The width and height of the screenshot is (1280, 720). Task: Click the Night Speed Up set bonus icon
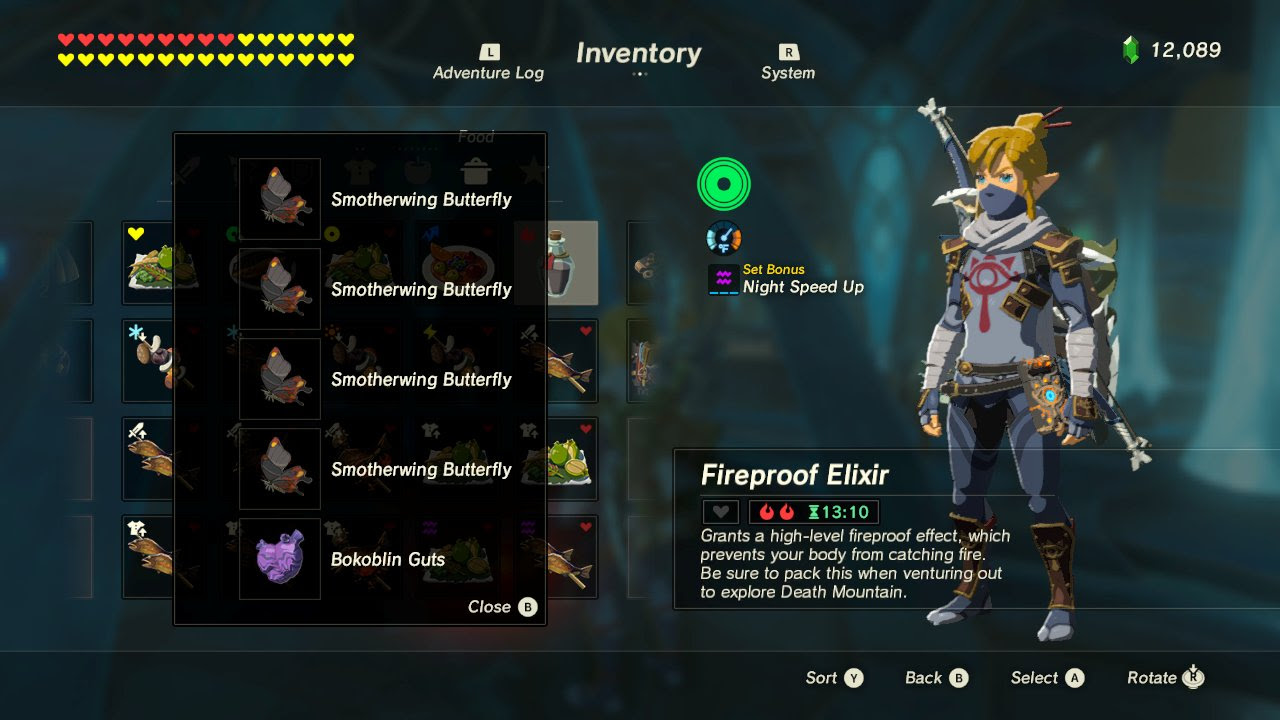coord(722,277)
